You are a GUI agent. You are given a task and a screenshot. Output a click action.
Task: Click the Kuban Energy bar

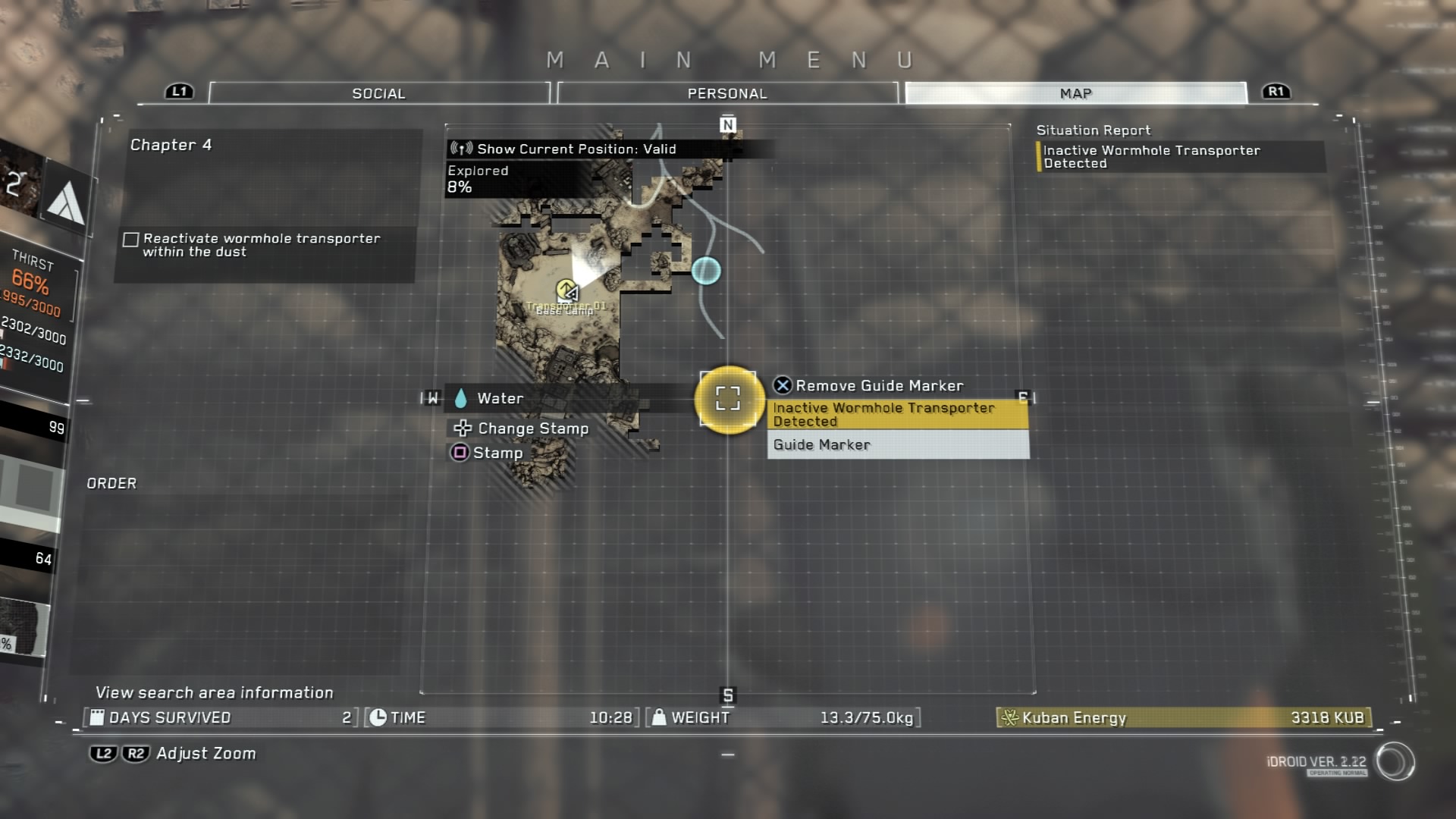click(1183, 717)
